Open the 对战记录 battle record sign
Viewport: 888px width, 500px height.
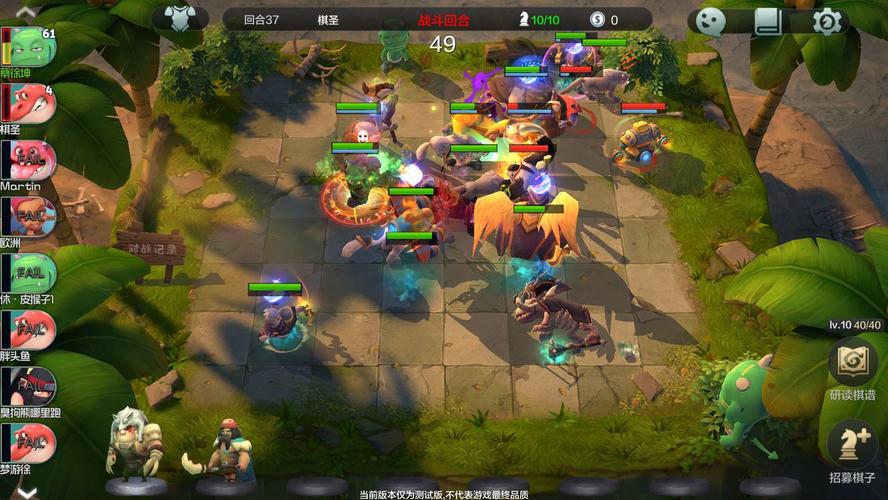(149, 245)
